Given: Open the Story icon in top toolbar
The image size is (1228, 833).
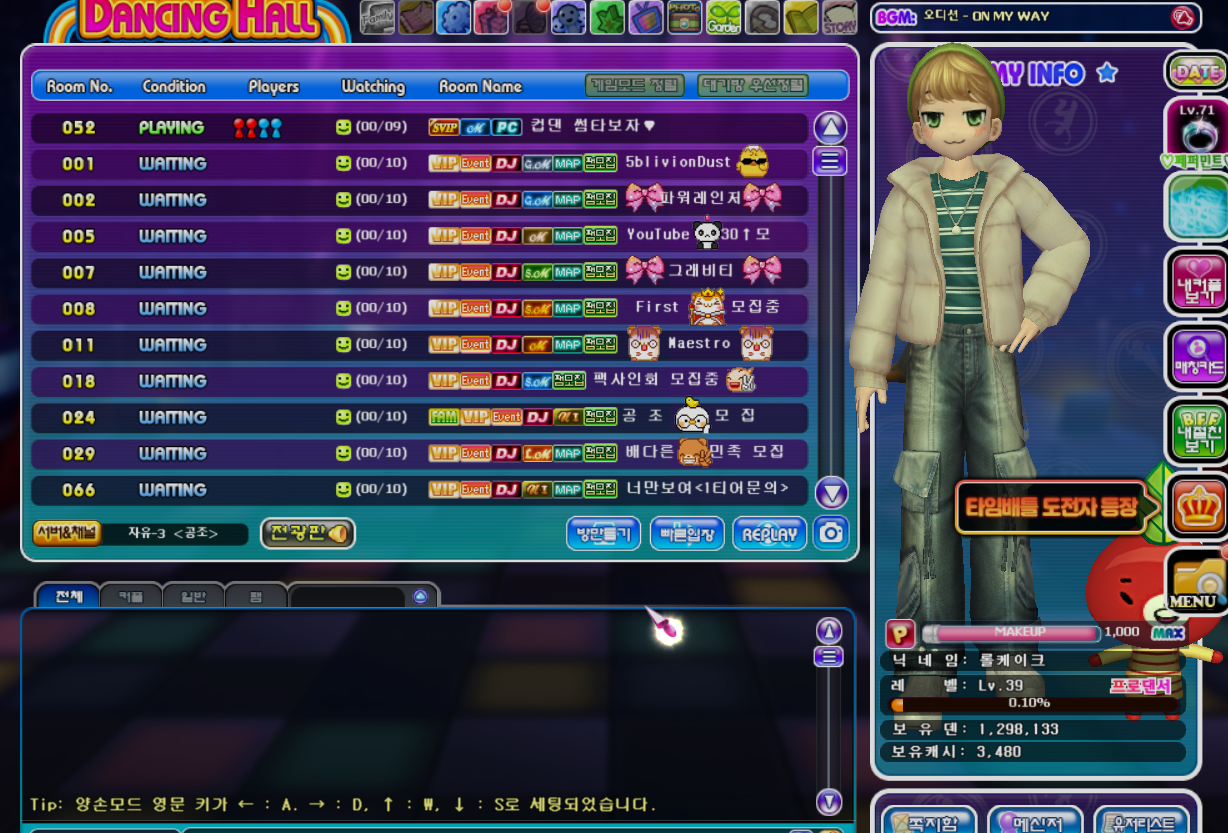Looking at the screenshot, I should click(x=839, y=17).
